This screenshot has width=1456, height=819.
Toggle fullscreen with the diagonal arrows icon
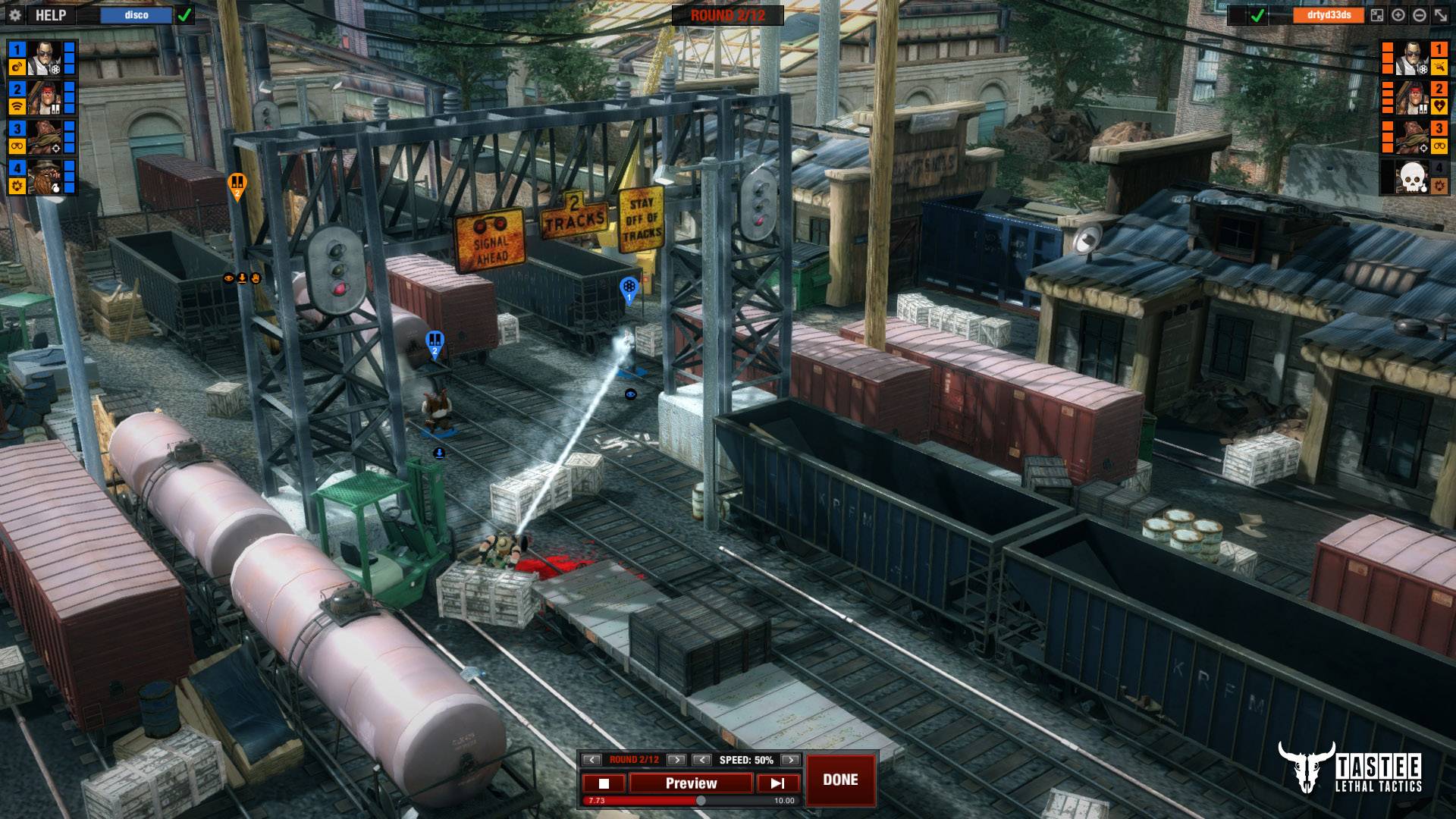click(1441, 15)
